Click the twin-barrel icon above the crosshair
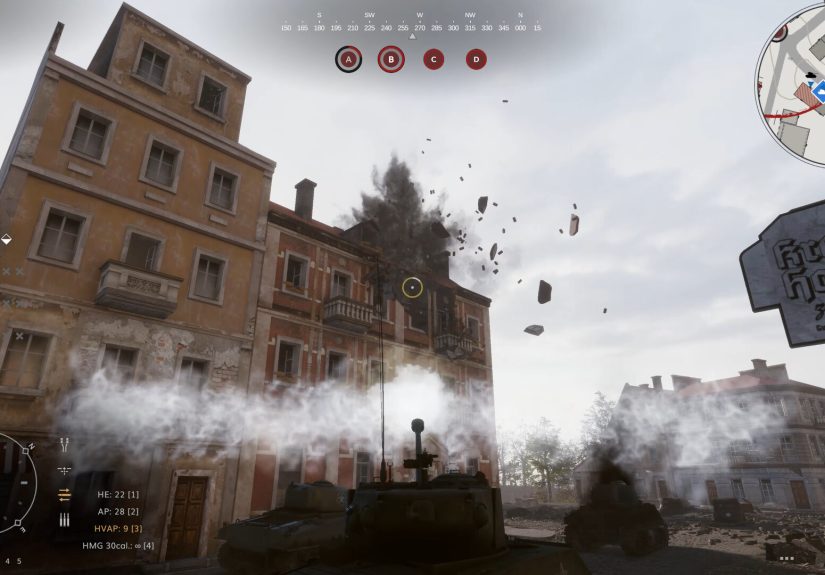 pyautogui.click(x=65, y=443)
